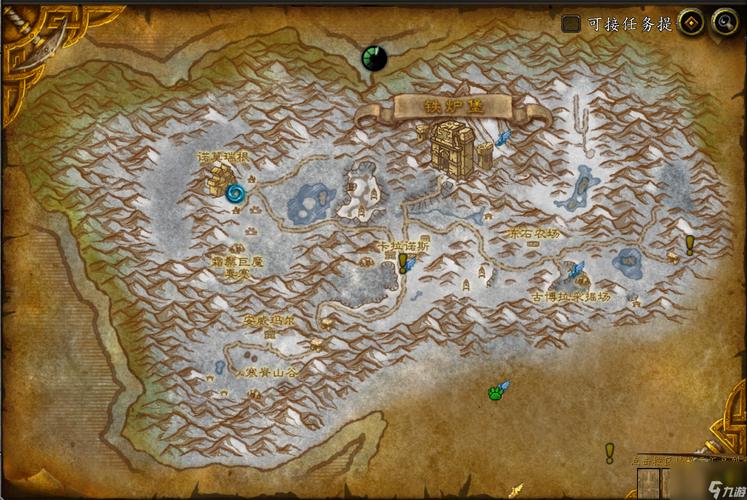
Task: Toggle the 可接任务提 checkbox
Action: tap(571, 23)
